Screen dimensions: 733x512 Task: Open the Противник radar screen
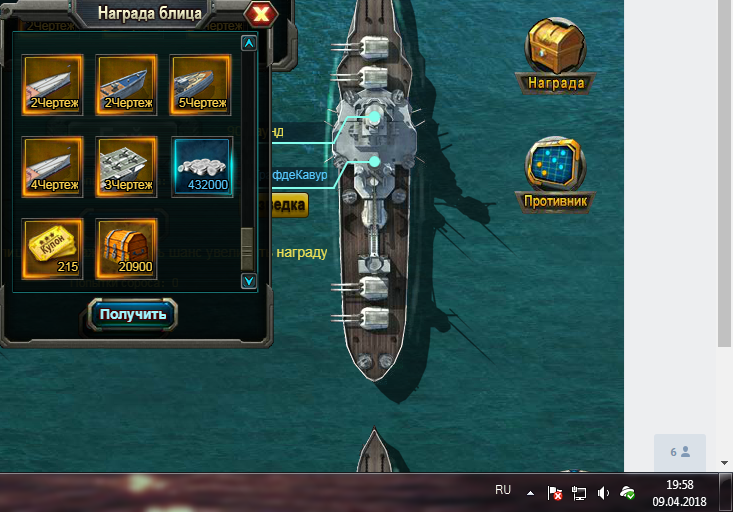pyautogui.click(x=556, y=172)
